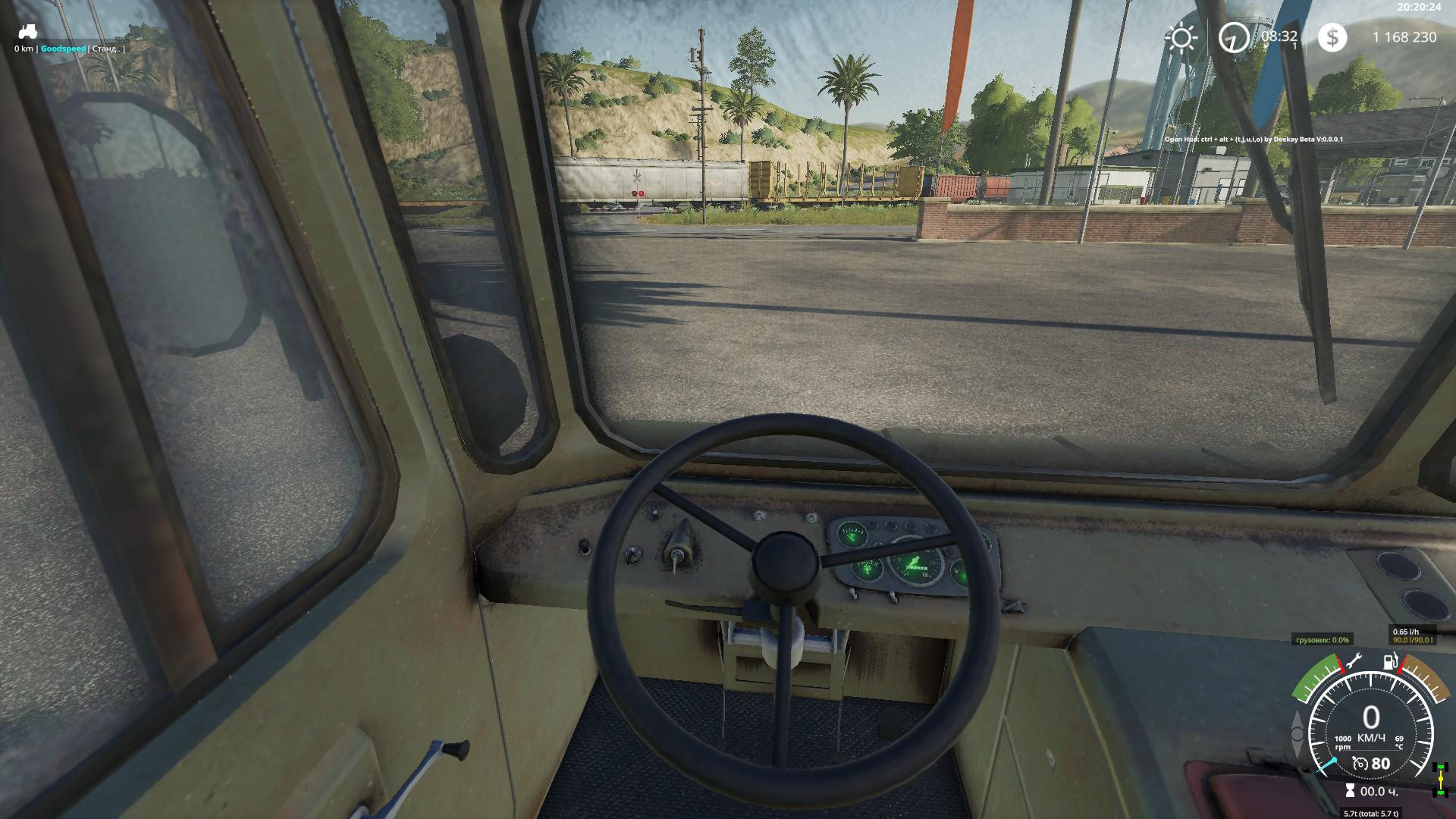Click the tractor vehicle icon
The width and height of the screenshot is (1456, 819).
click(27, 32)
